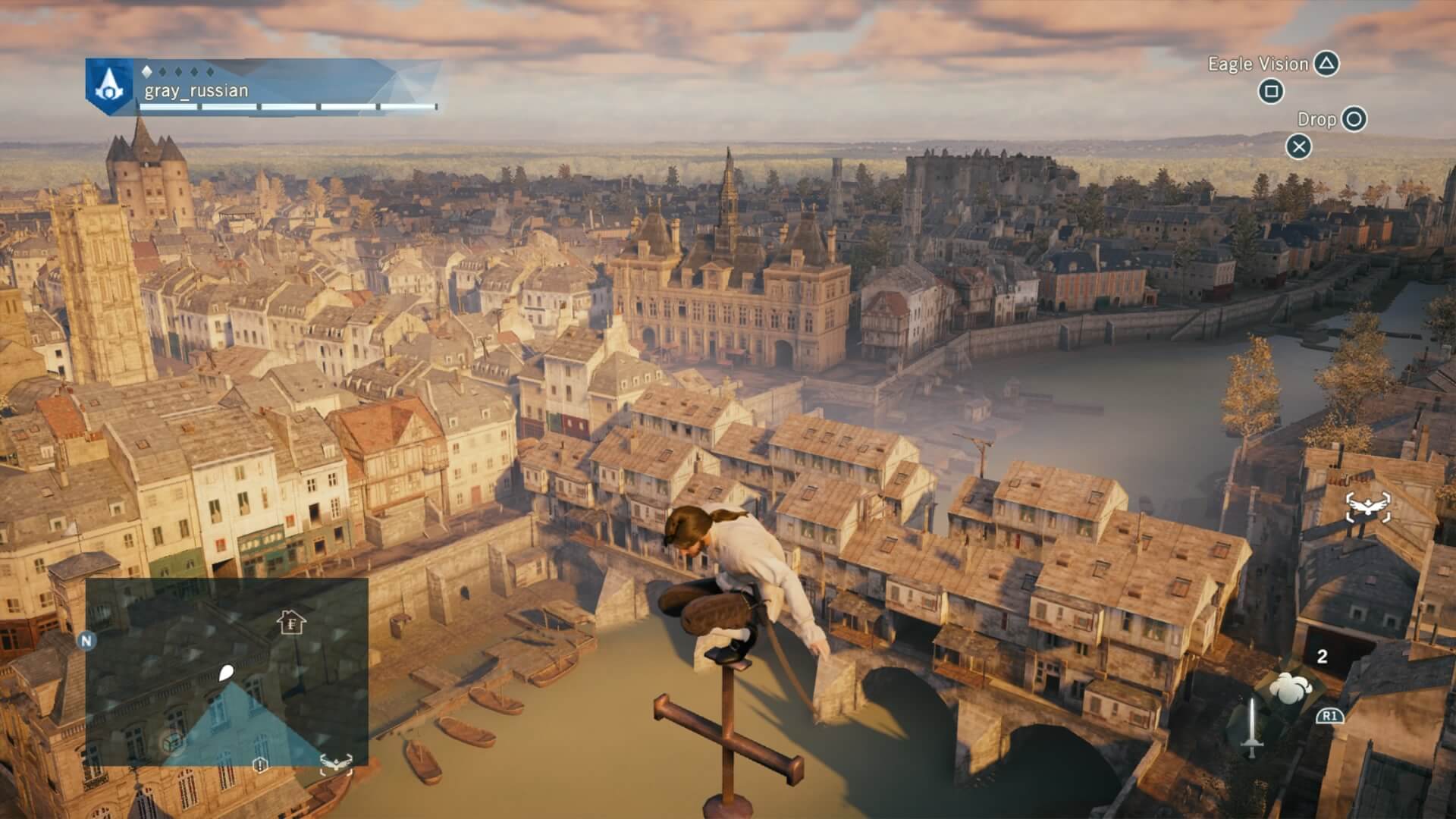
Task: Click the house-shaped F landmark icon on minimap
Action: click(x=292, y=622)
